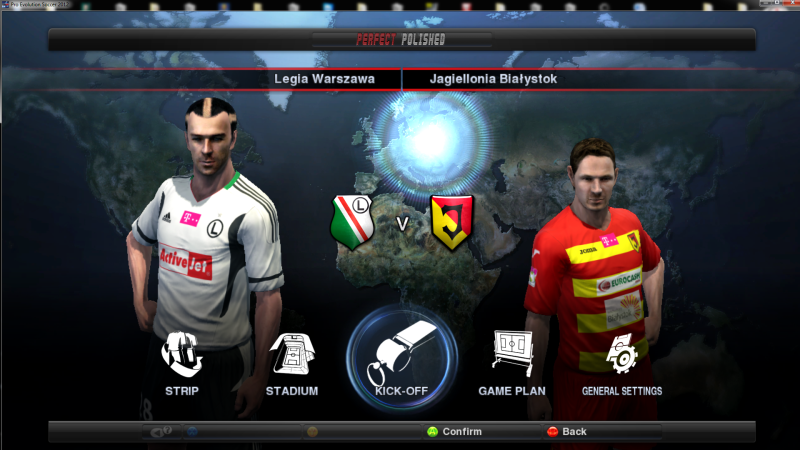
Task: Choose the Stadium option
Action: coord(292,362)
